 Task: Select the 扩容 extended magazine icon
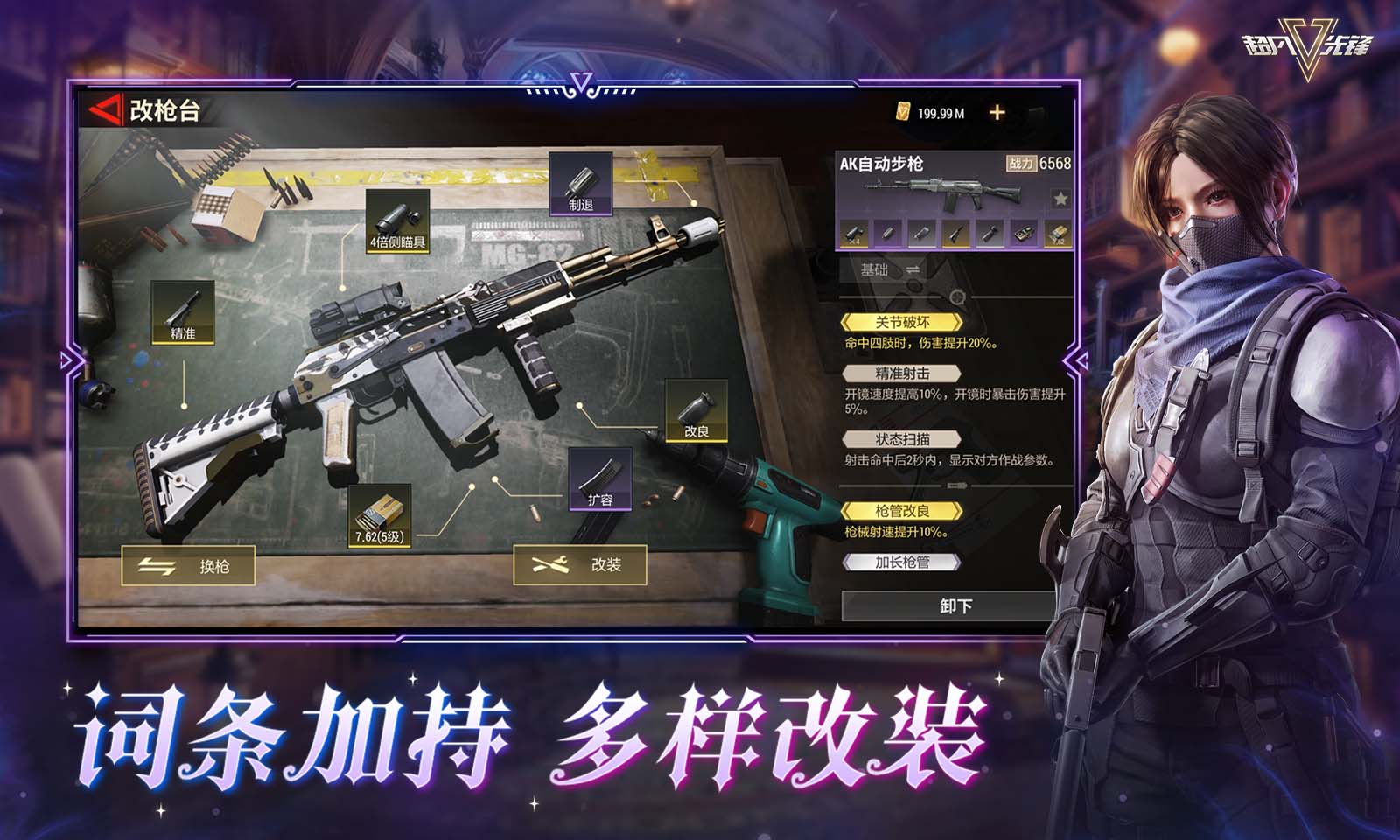pos(601,480)
